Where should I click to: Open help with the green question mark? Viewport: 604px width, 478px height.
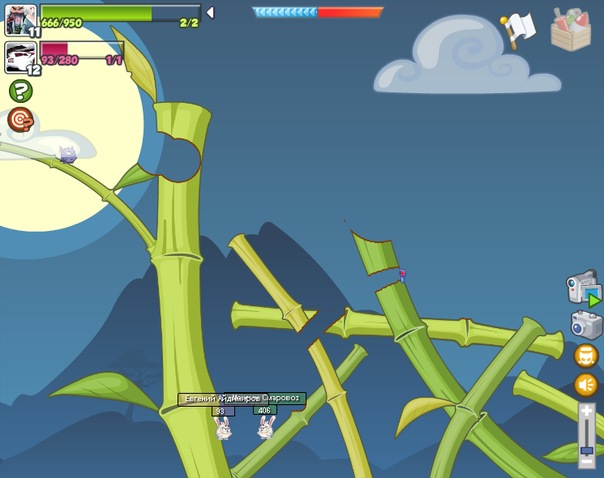click(20, 91)
